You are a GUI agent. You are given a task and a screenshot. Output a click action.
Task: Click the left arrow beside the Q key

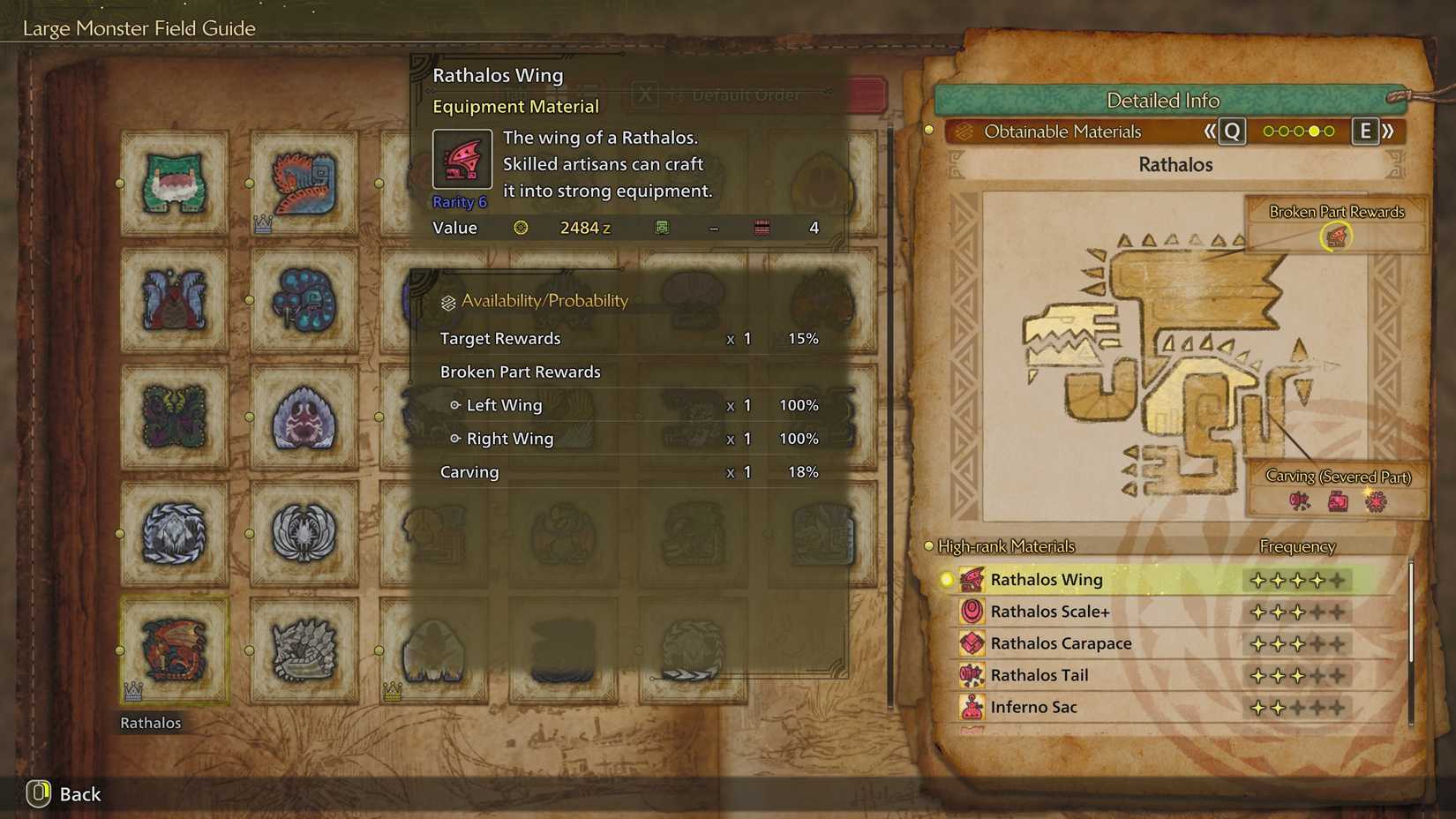[1211, 131]
